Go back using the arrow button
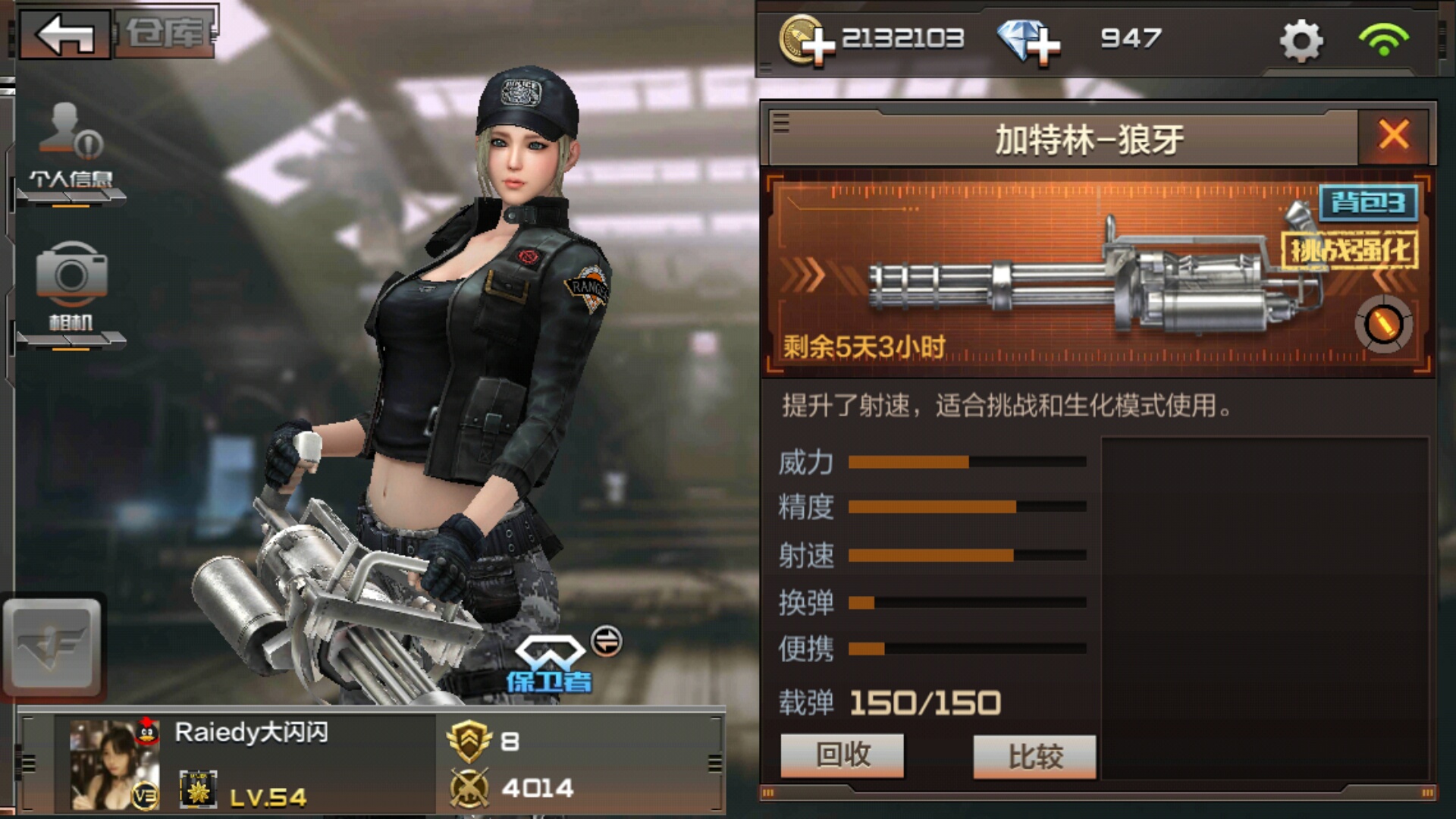Screen dimensions: 1456x819 (65, 34)
